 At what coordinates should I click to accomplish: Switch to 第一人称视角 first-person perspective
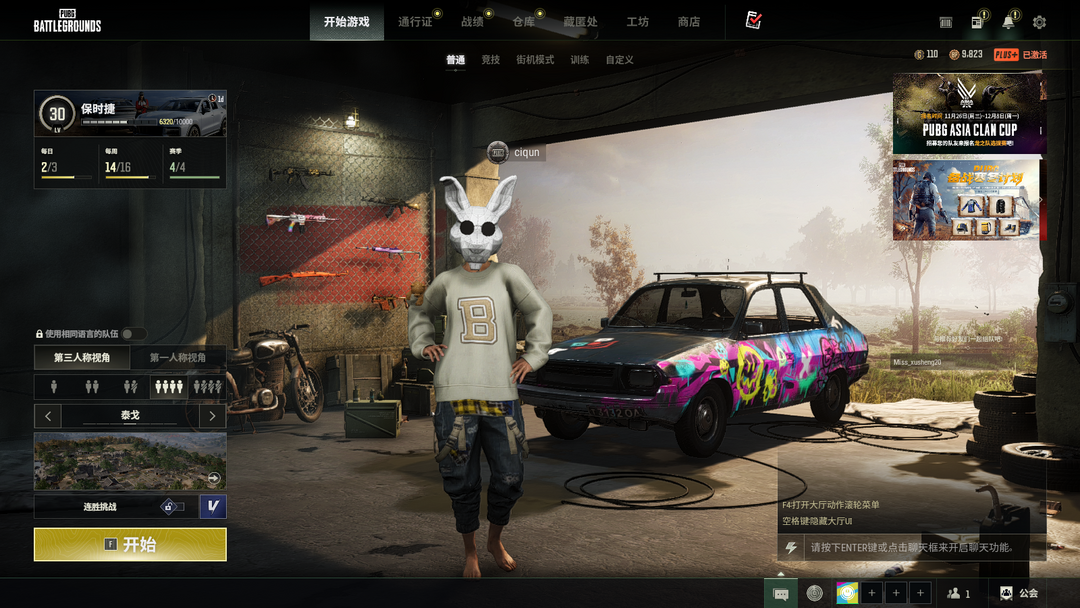pos(178,358)
